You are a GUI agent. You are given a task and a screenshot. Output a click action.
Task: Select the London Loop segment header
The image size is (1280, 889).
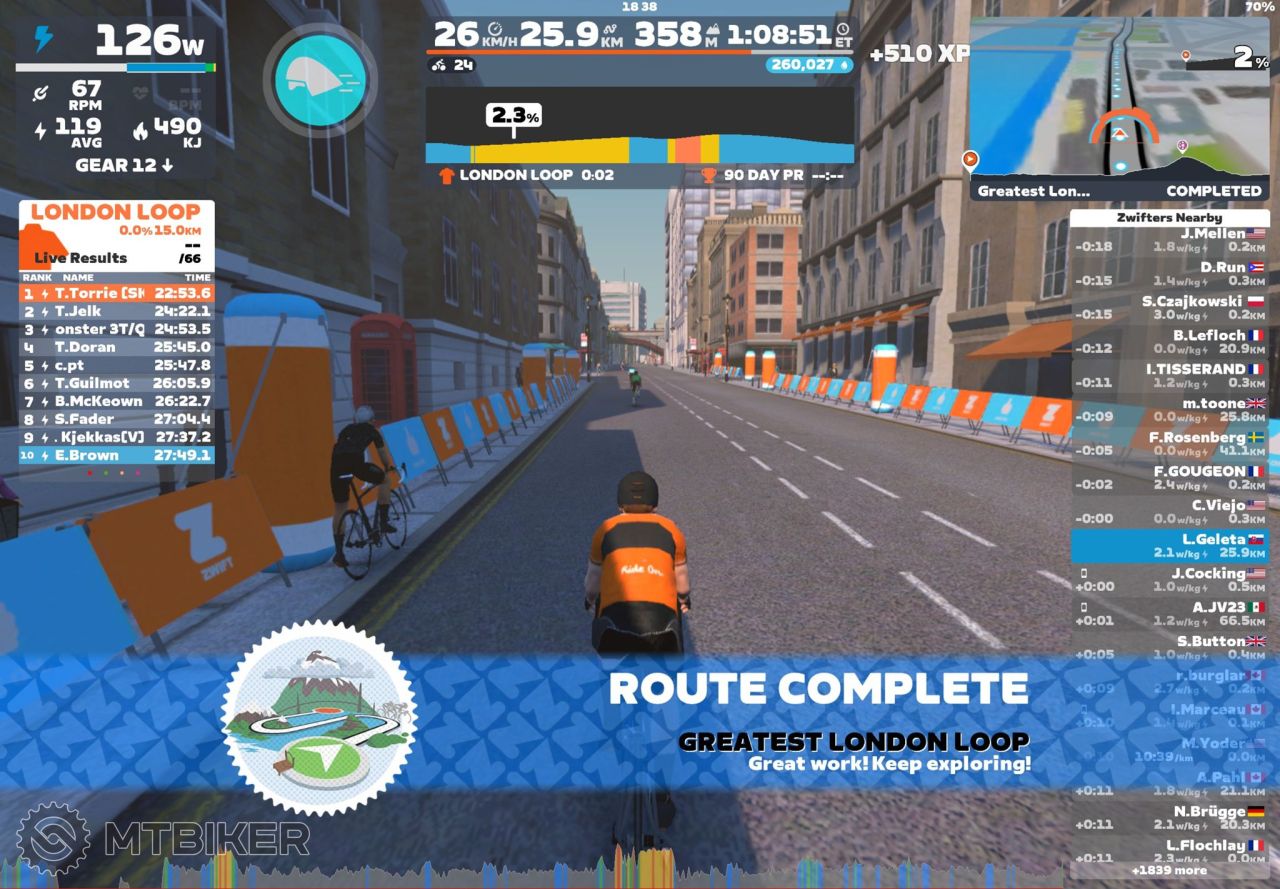[116, 212]
